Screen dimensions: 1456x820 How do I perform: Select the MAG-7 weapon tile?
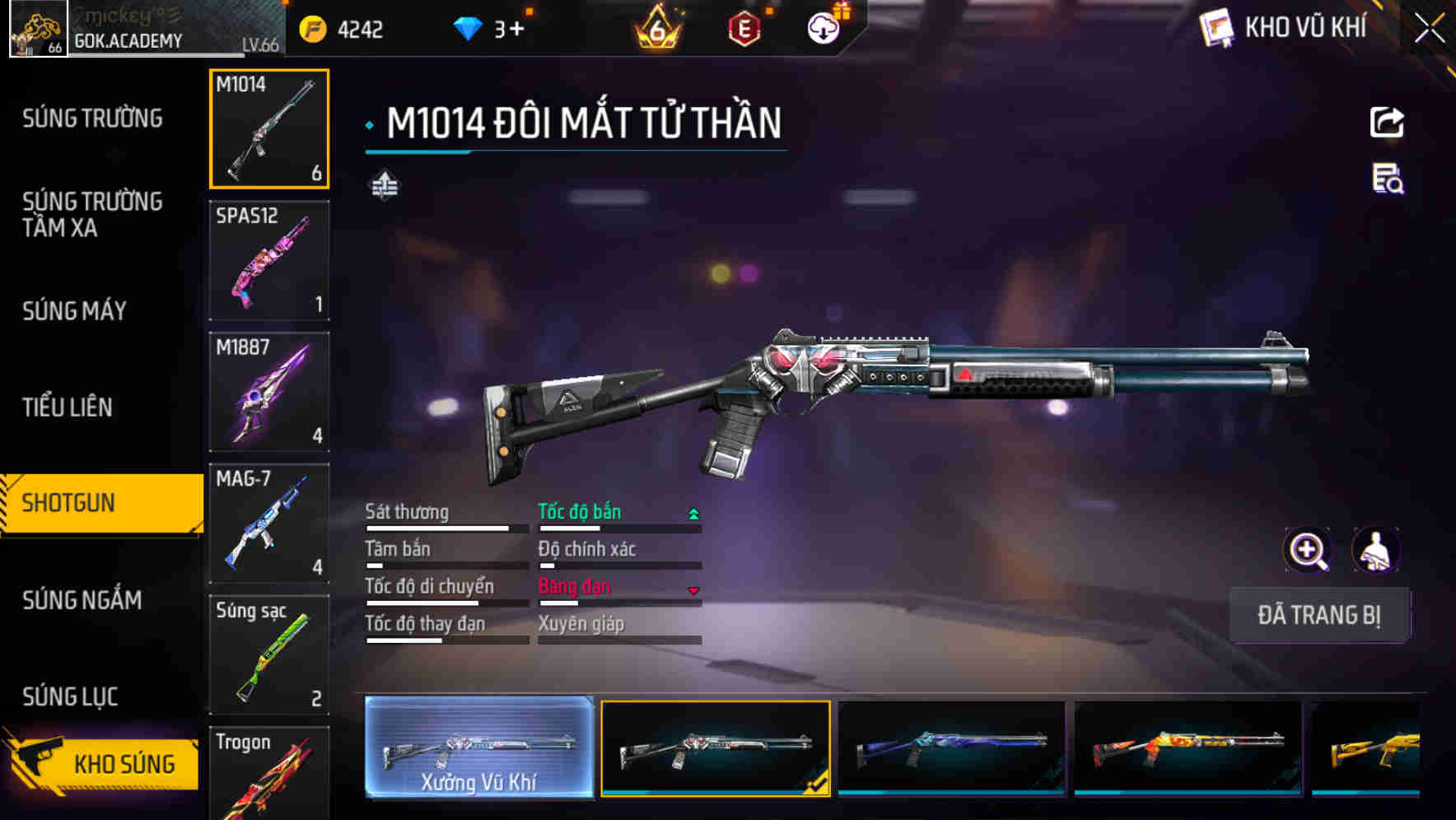(269, 524)
